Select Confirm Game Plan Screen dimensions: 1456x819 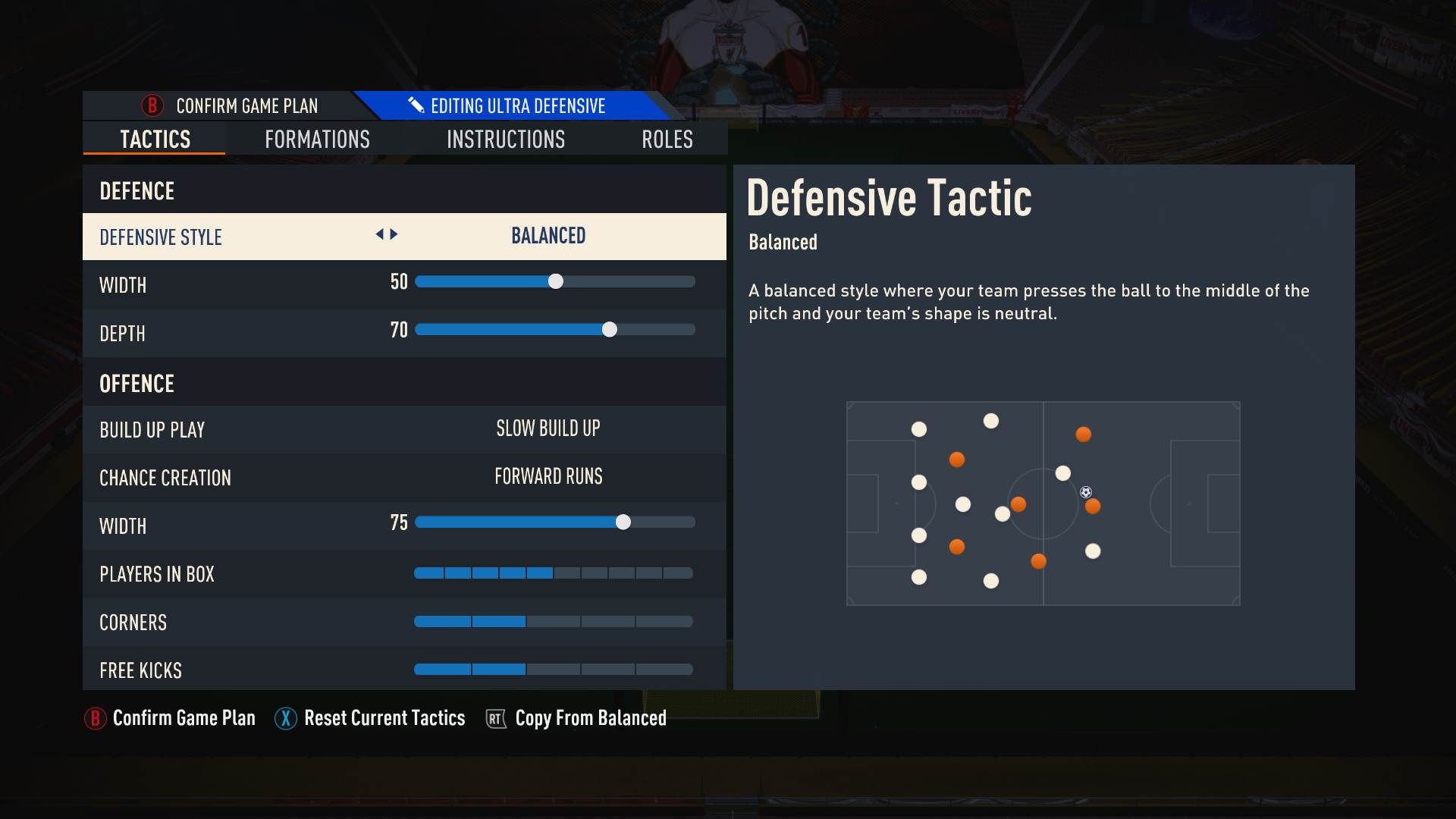point(246,106)
